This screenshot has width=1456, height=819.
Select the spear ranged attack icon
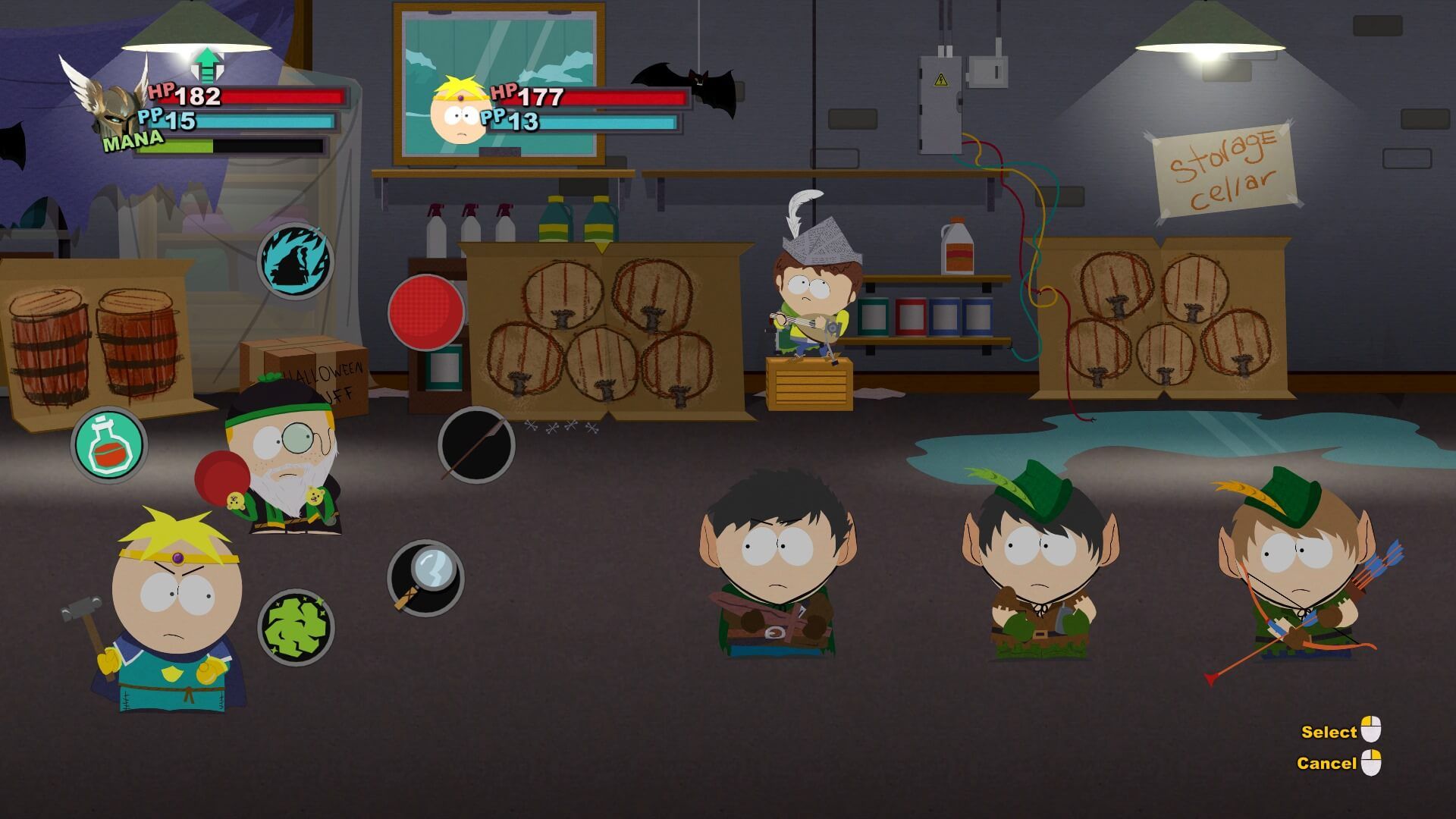[x=476, y=445]
